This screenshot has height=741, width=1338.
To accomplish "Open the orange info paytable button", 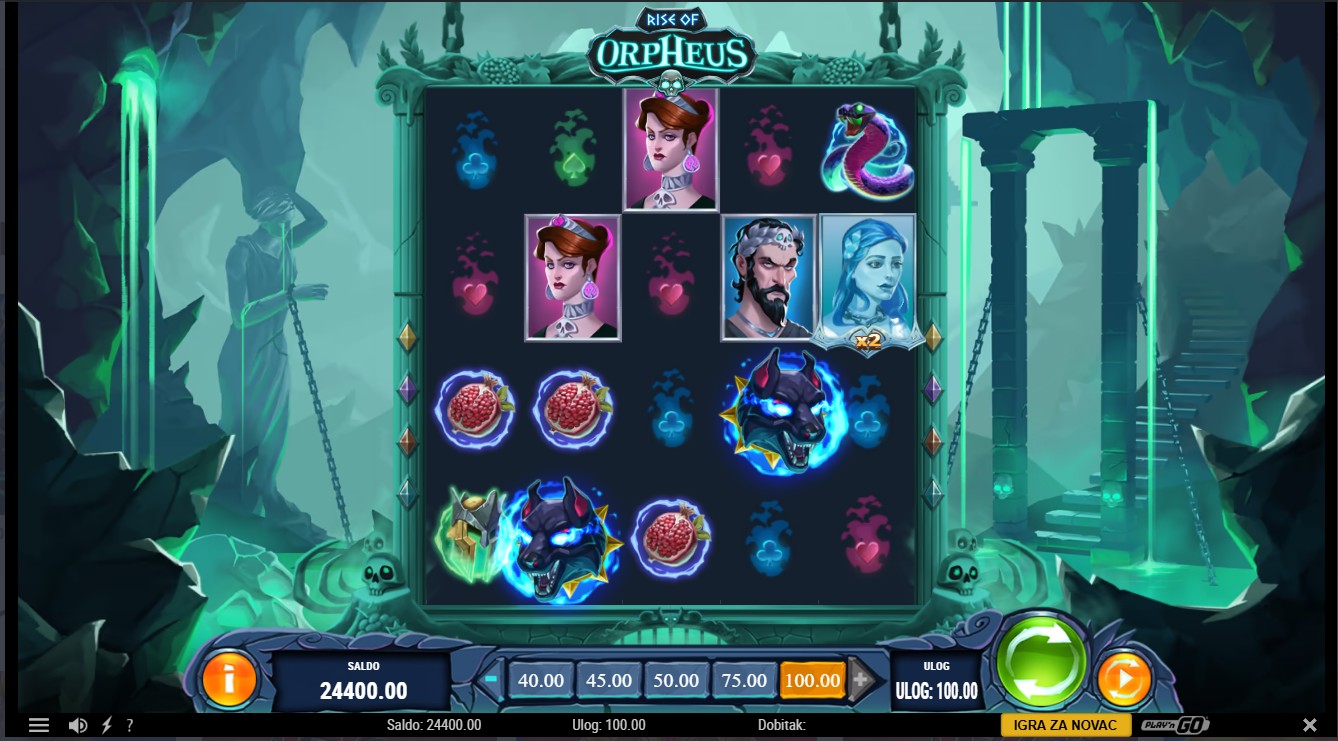I will 229,680.
